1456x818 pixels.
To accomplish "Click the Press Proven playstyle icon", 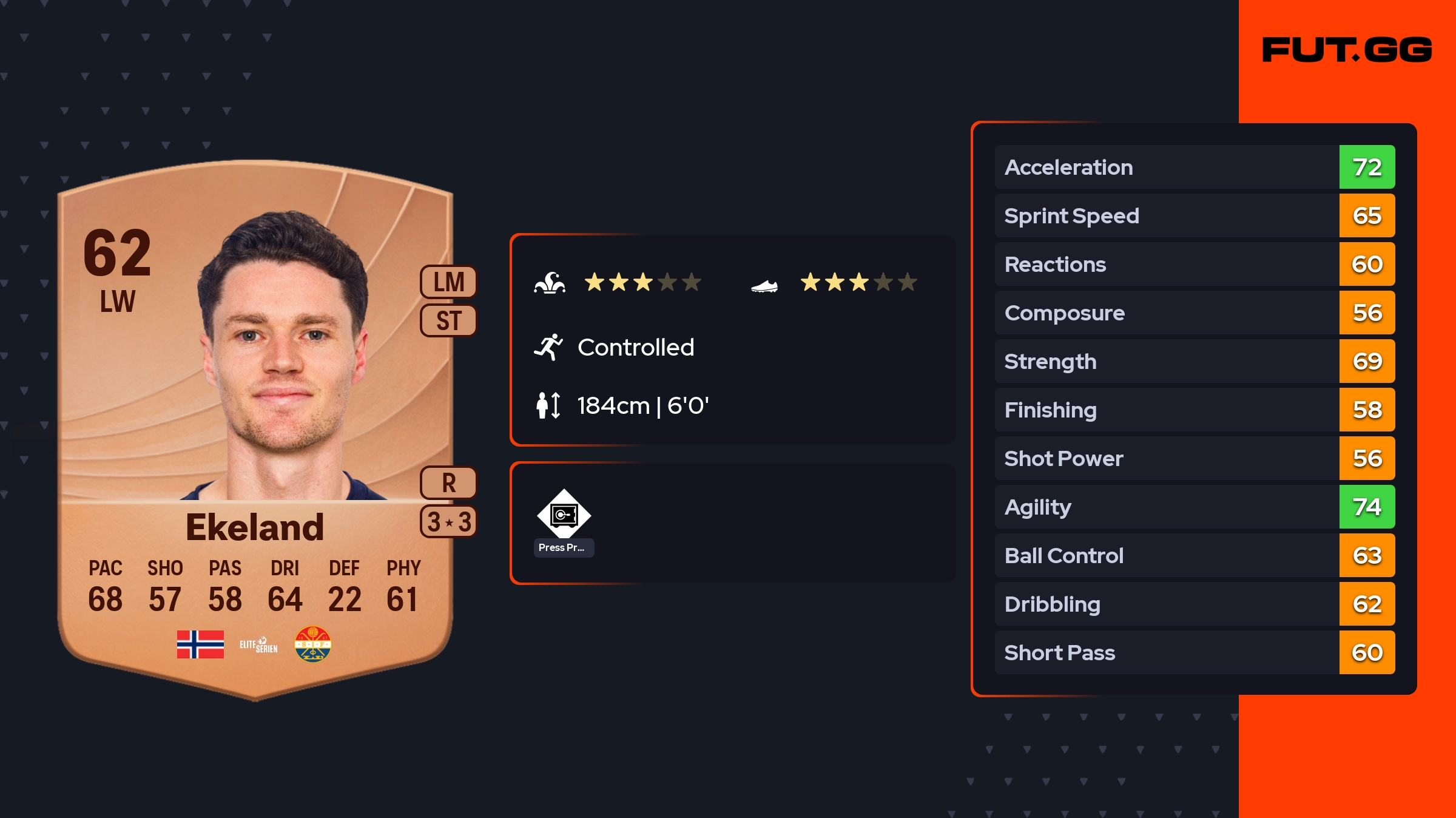I will coord(564,515).
